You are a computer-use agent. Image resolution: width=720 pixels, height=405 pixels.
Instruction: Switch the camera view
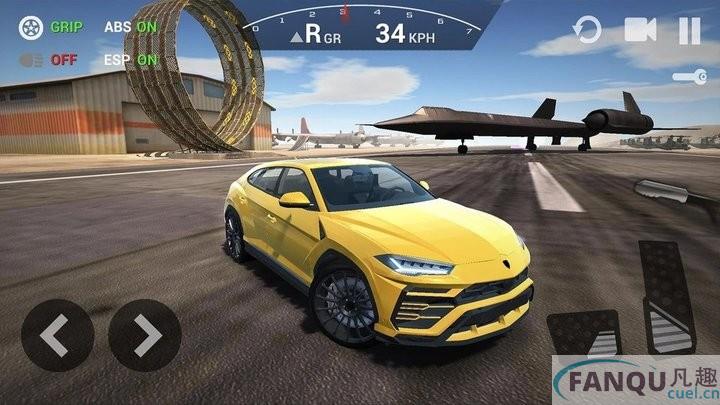[x=640, y=31]
